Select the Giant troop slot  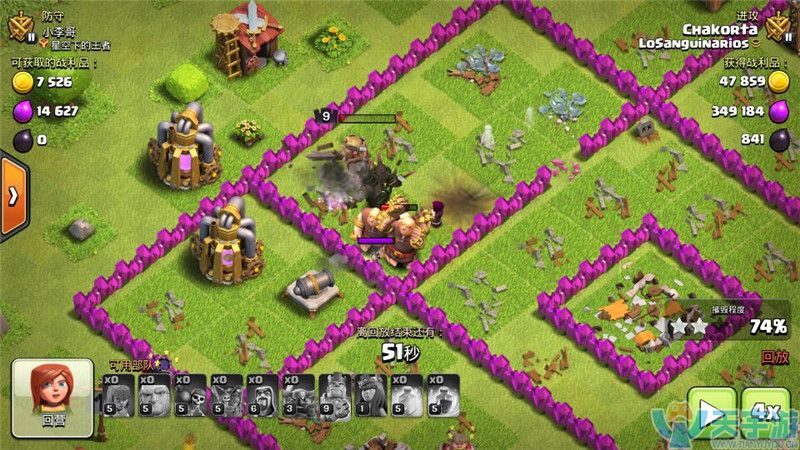pyautogui.click(x=154, y=396)
